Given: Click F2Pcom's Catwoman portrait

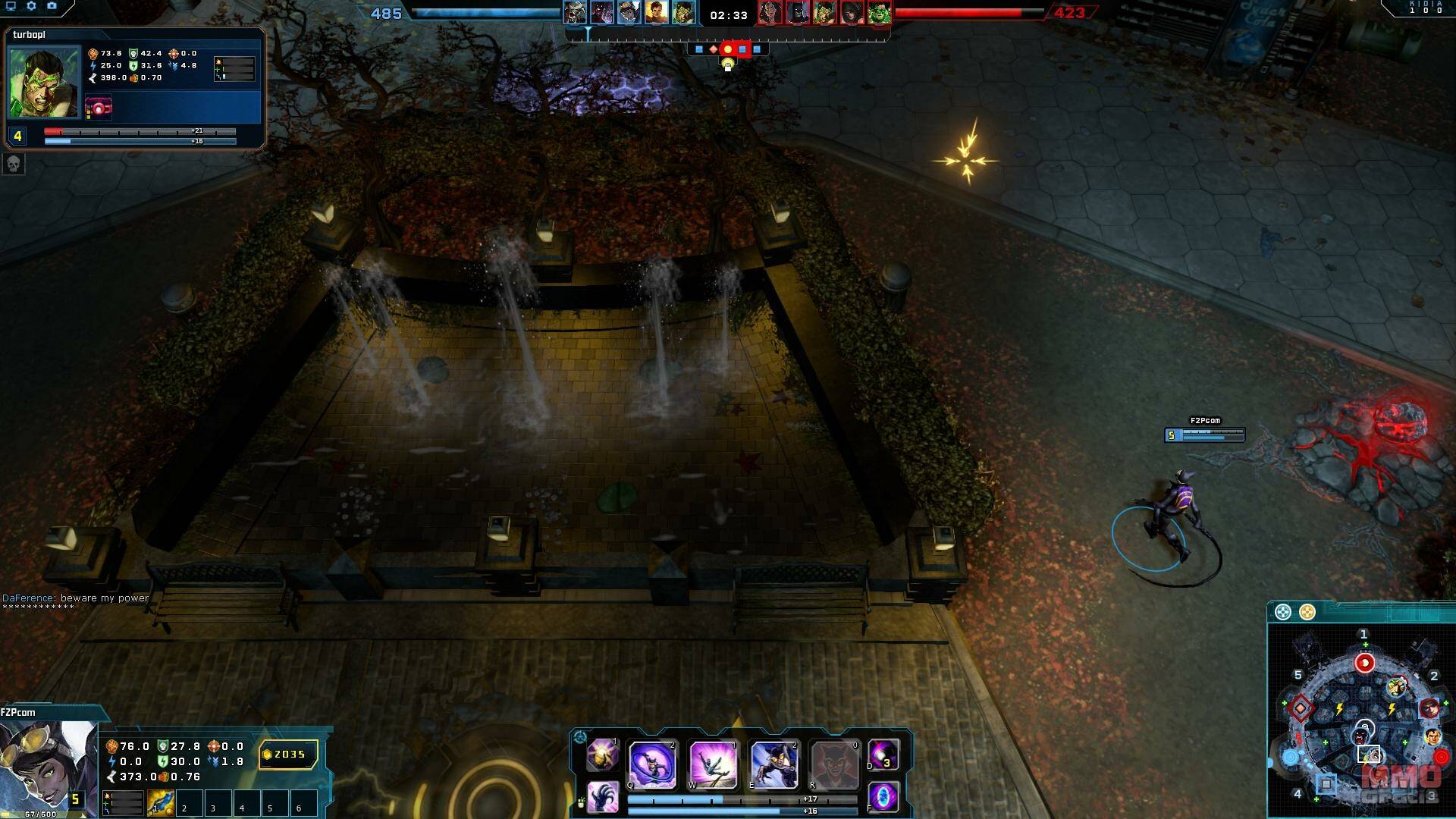Looking at the screenshot, I should click(47, 767).
